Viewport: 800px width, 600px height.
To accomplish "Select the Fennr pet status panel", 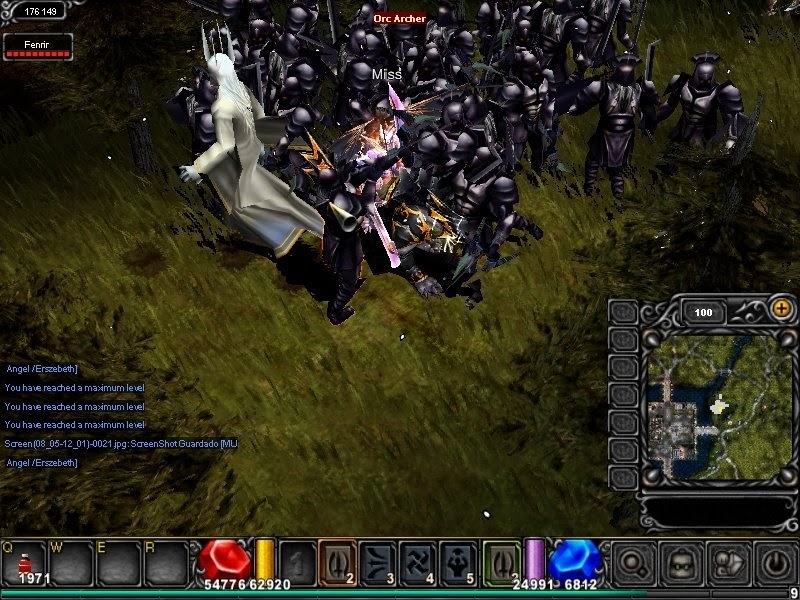I will [x=38, y=47].
